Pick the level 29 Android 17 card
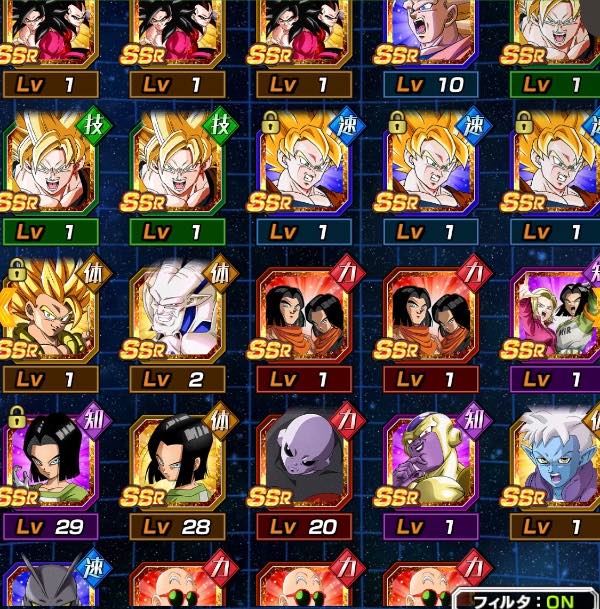Image resolution: width=600 pixels, height=609 pixels. (x=52, y=460)
